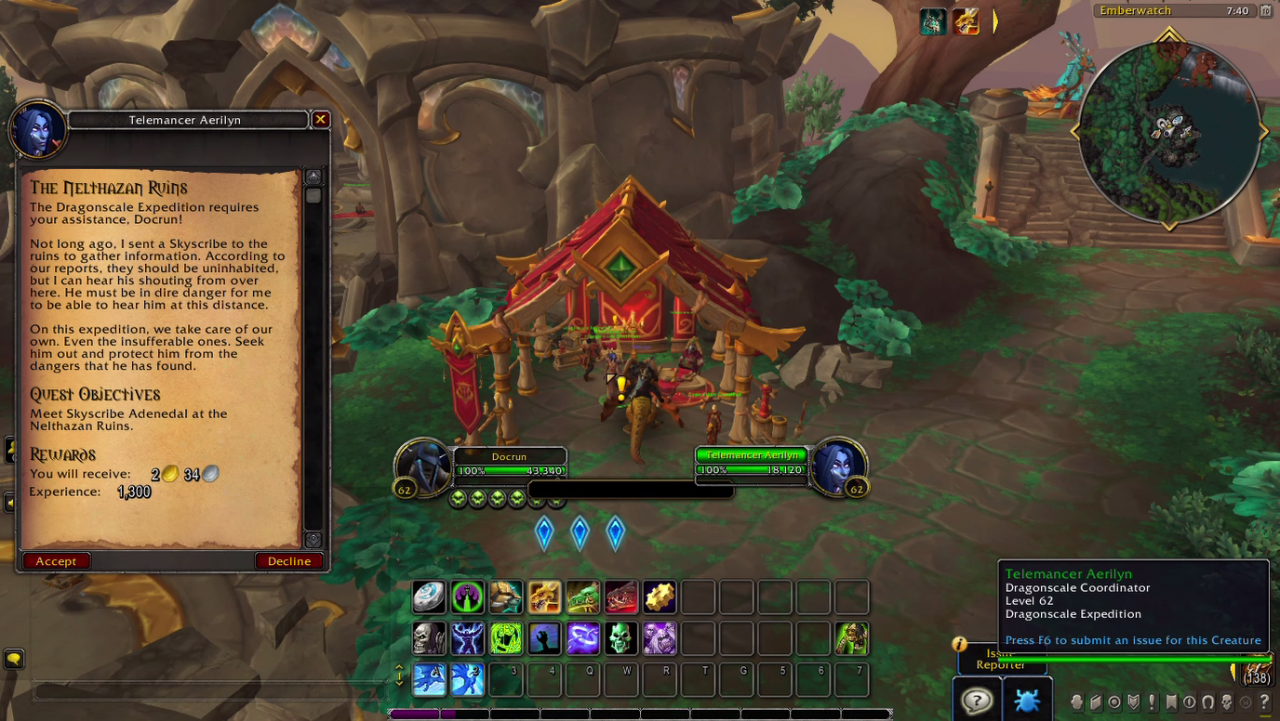Expand the buff icons with yellow arrow

coord(995,21)
